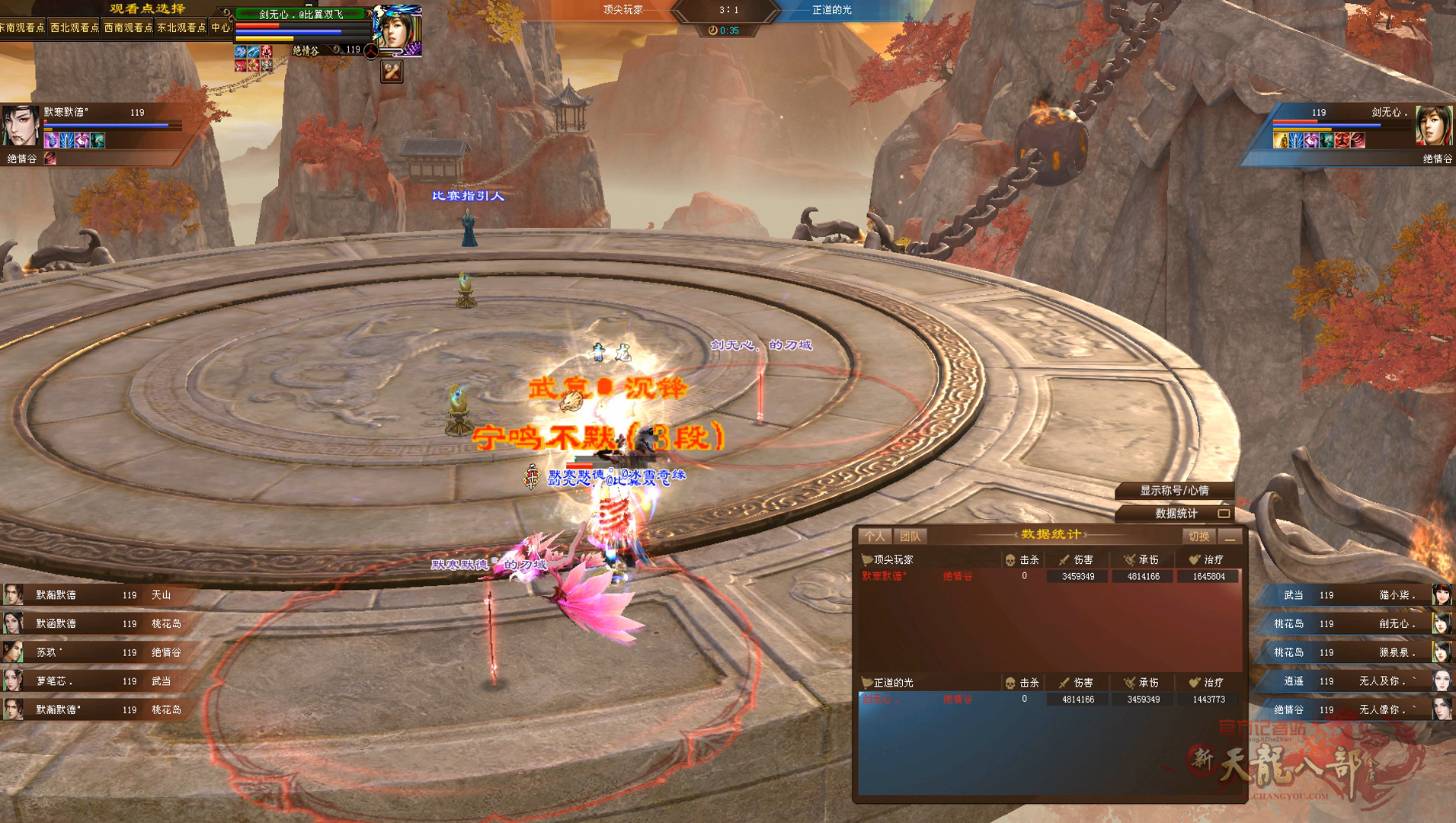Screen dimensions: 1456x823
Task: Select the 西北观看点 camera view
Action: click(x=75, y=27)
